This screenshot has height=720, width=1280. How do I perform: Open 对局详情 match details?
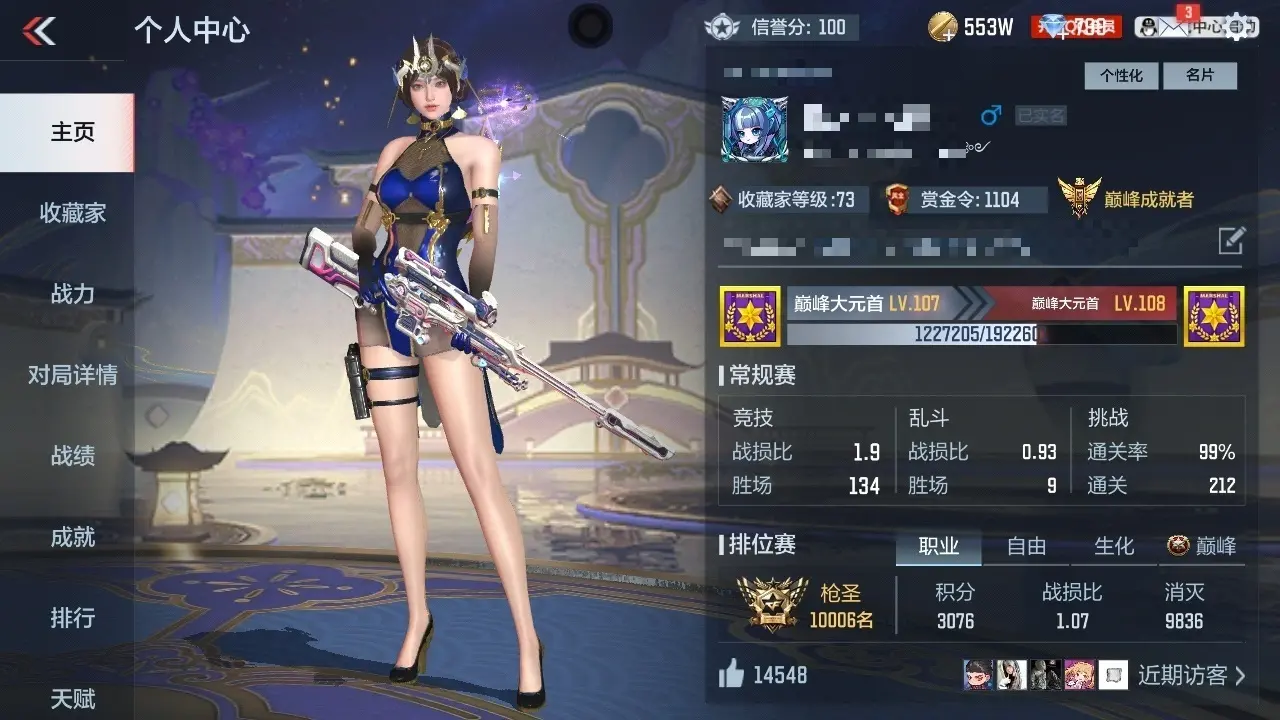point(72,375)
